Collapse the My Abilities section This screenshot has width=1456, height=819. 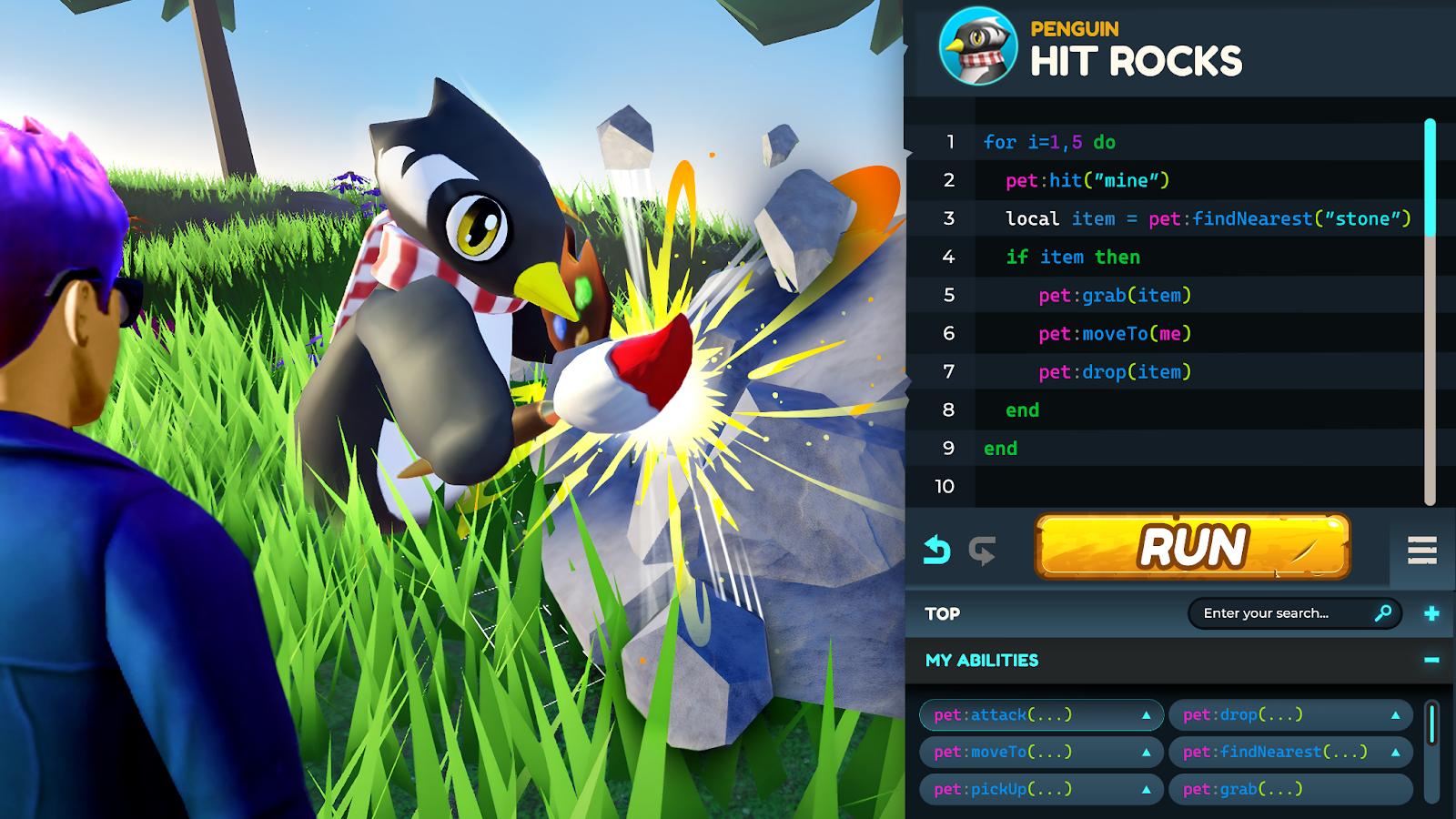pos(1431,660)
